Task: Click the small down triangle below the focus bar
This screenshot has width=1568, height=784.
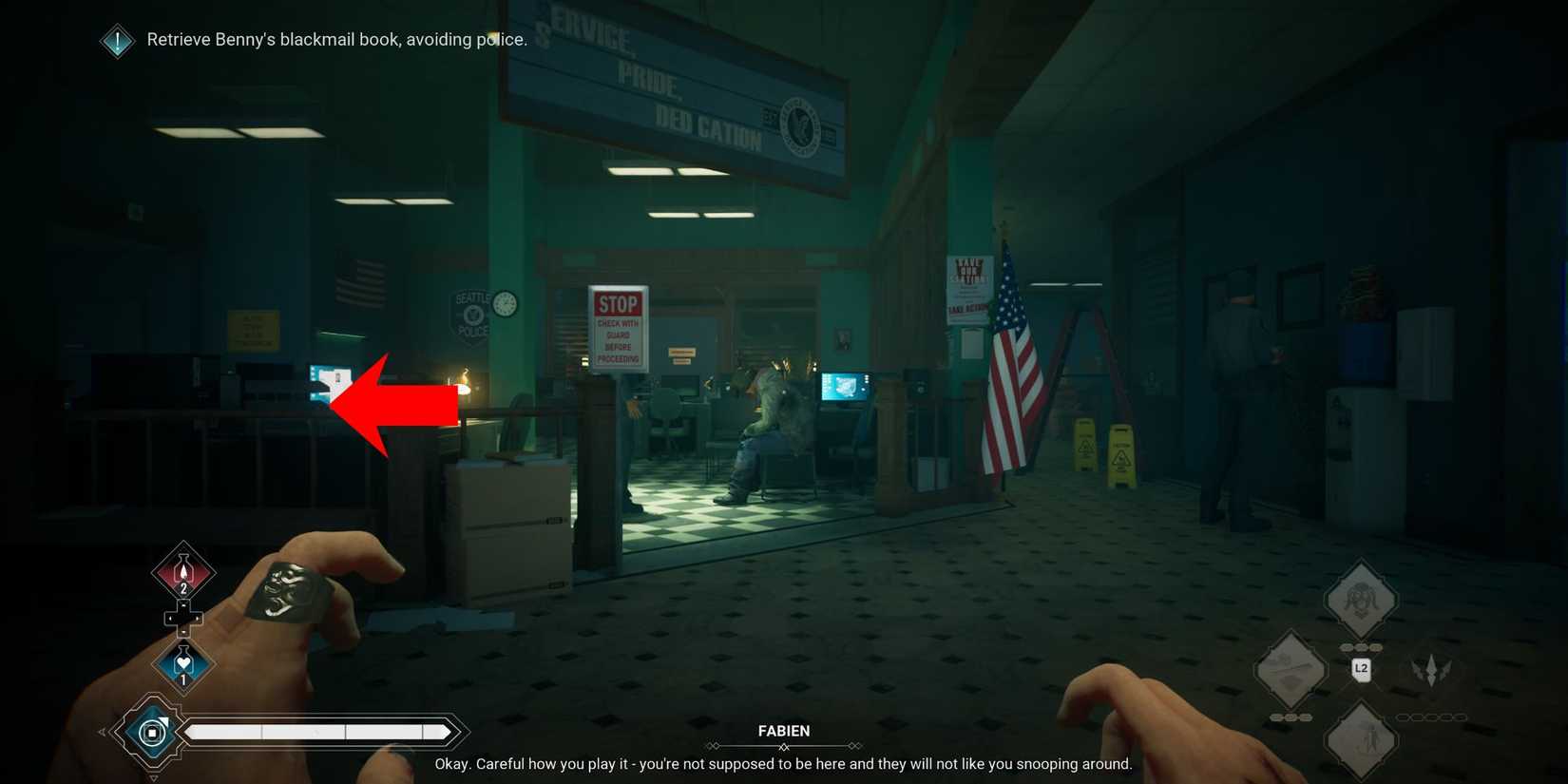Action: [x=154, y=777]
